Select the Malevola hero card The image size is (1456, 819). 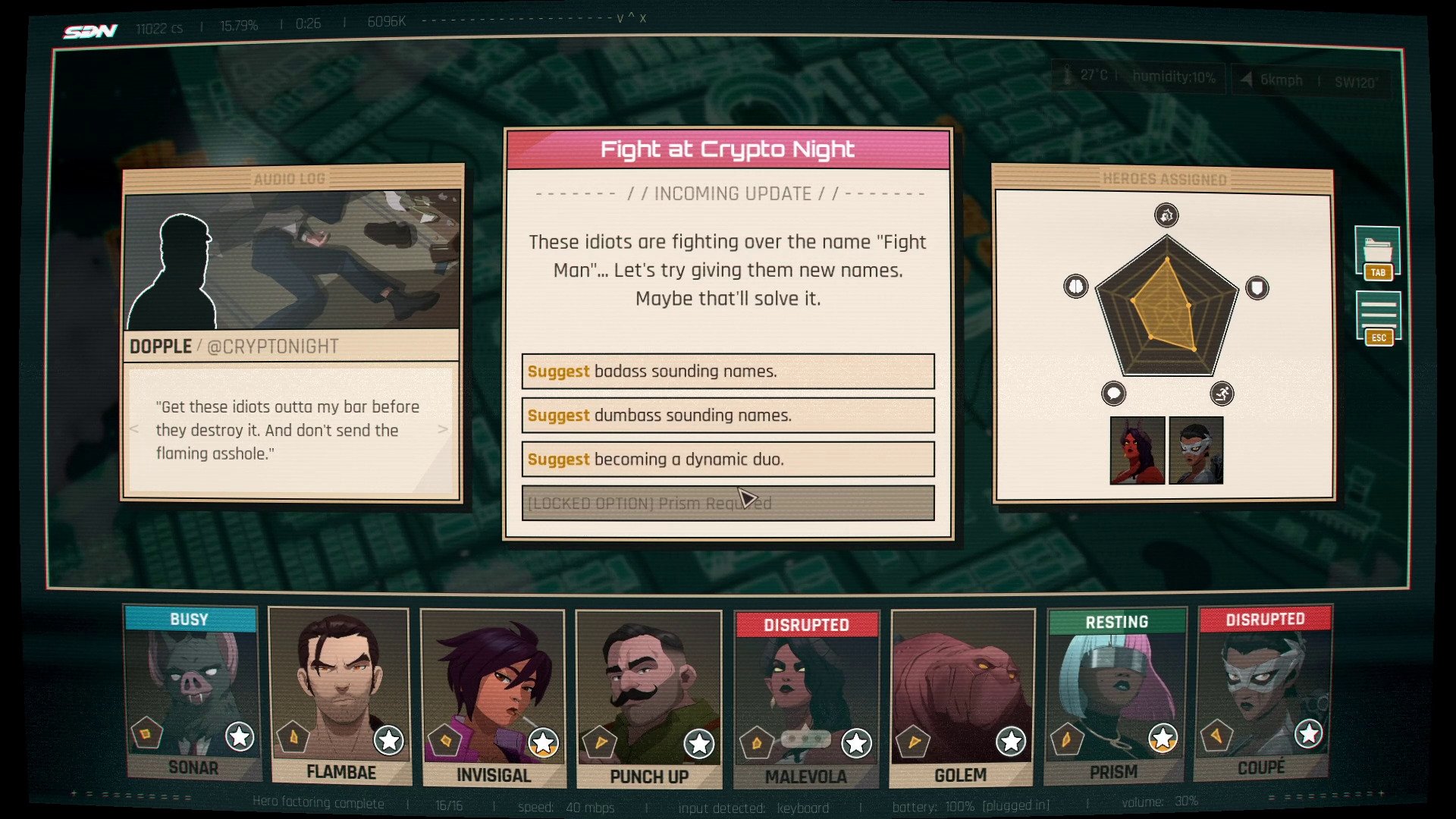805,699
